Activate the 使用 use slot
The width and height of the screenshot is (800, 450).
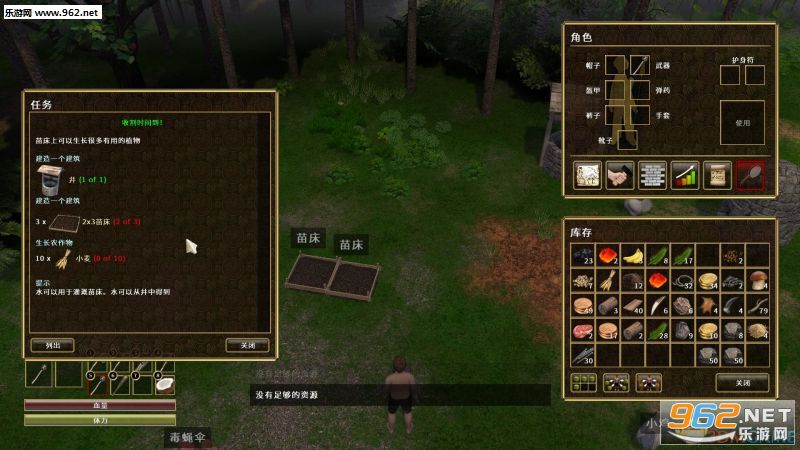click(741, 122)
